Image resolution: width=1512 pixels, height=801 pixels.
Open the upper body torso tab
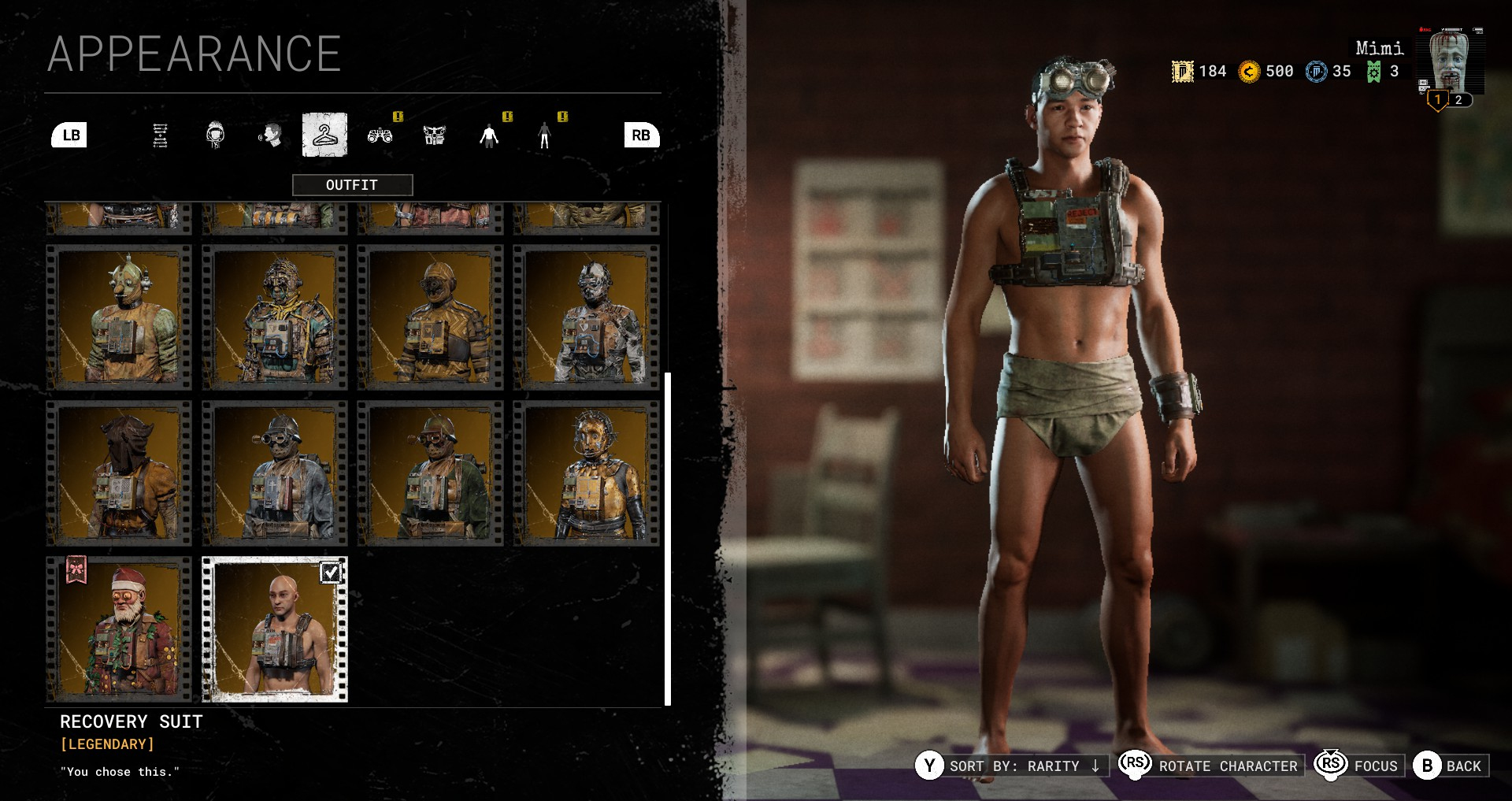tap(489, 135)
